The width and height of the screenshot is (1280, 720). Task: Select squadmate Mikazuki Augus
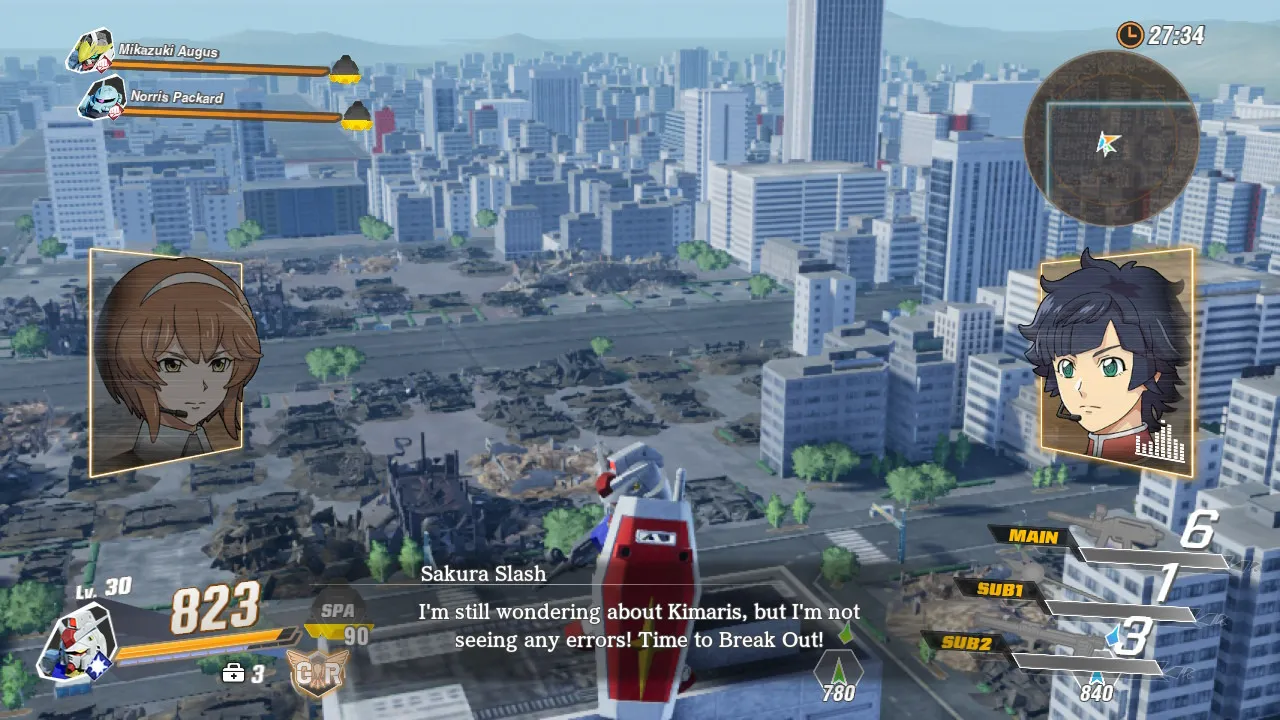tap(90, 51)
